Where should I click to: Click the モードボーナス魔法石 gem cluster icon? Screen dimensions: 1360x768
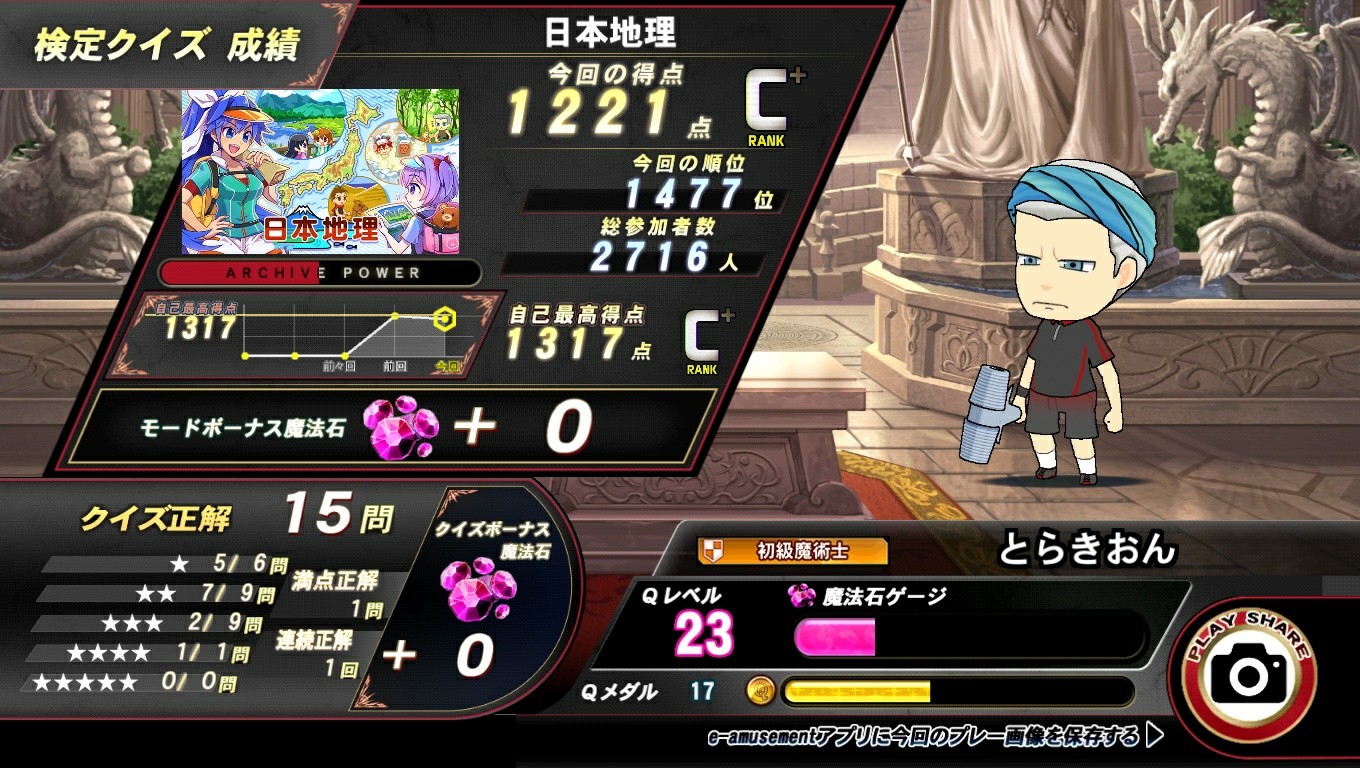pyautogui.click(x=404, y=428)
